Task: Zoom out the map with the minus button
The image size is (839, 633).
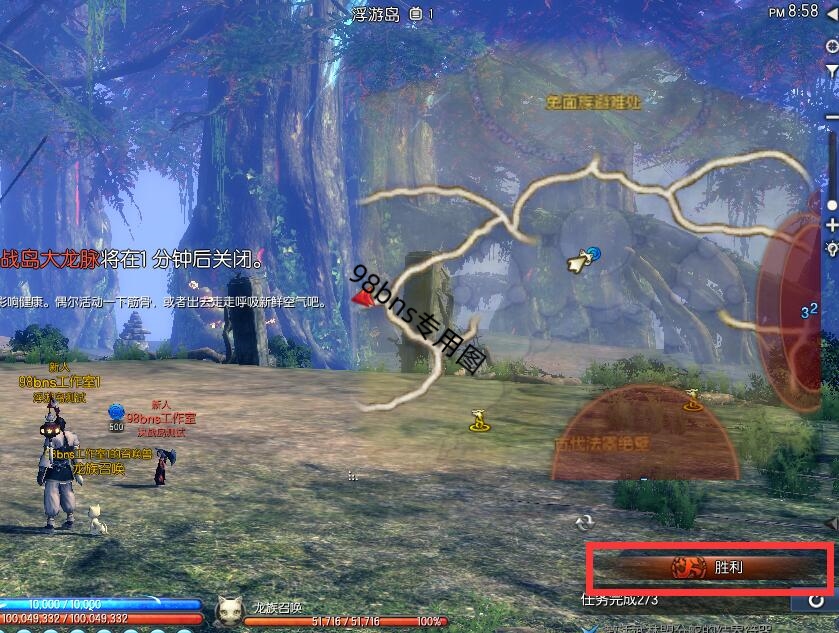Action: point(831,116)
